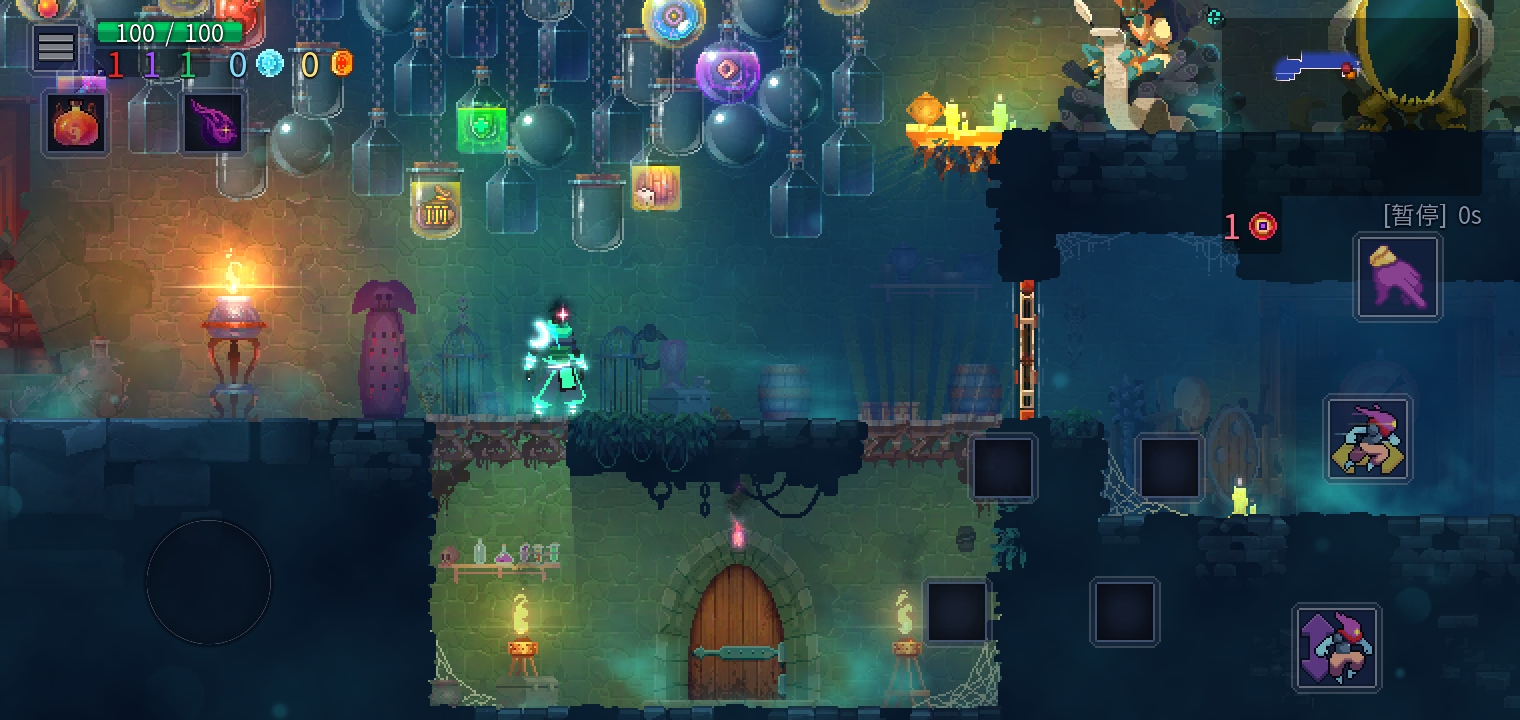Open the hamburger pause menu
Image resolution: width=1520 pixels, height=720 pixels.
click(56, 47)
